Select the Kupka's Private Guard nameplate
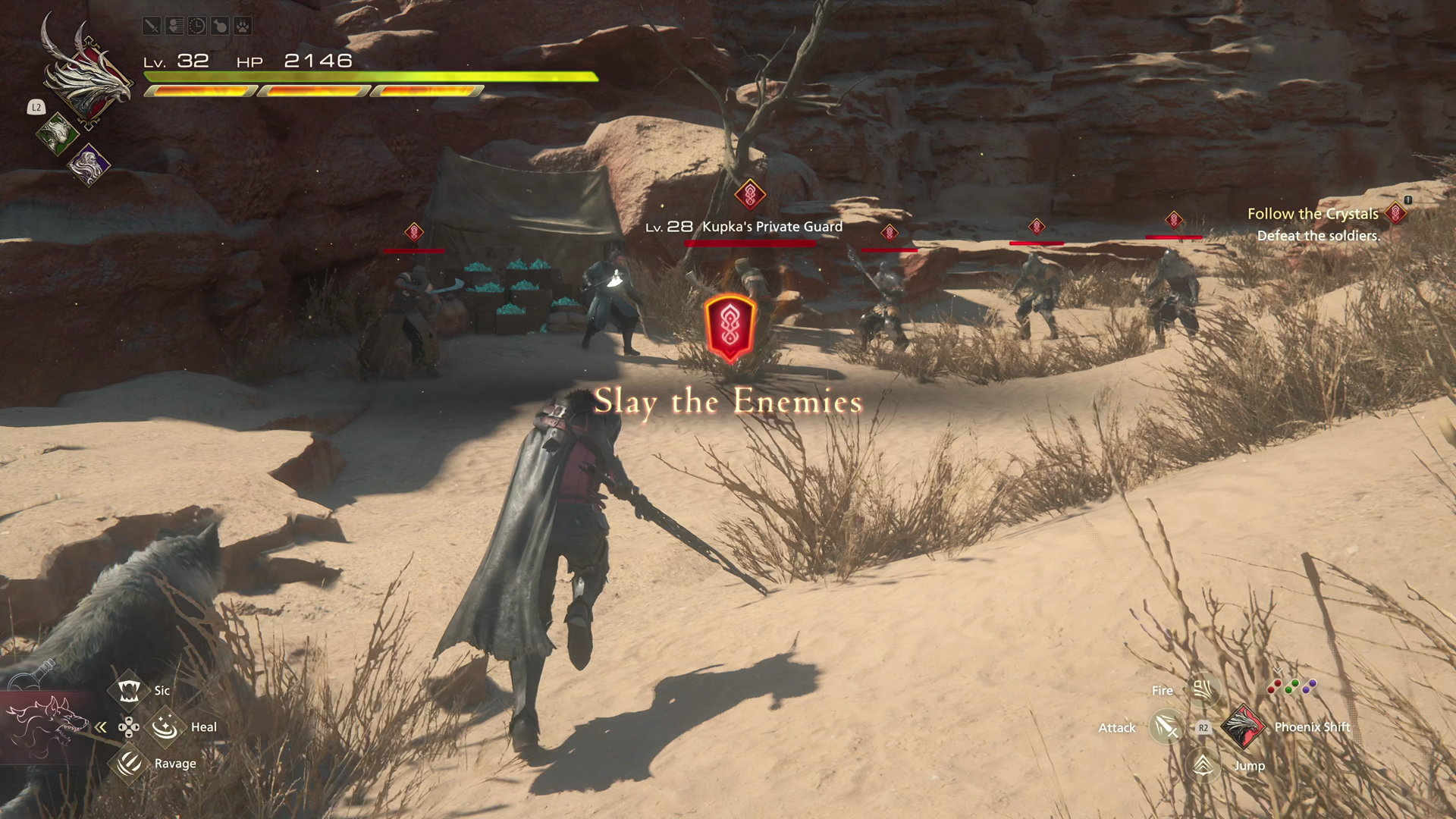Screen dimensions: 1456x819 (x=771, y=227)
